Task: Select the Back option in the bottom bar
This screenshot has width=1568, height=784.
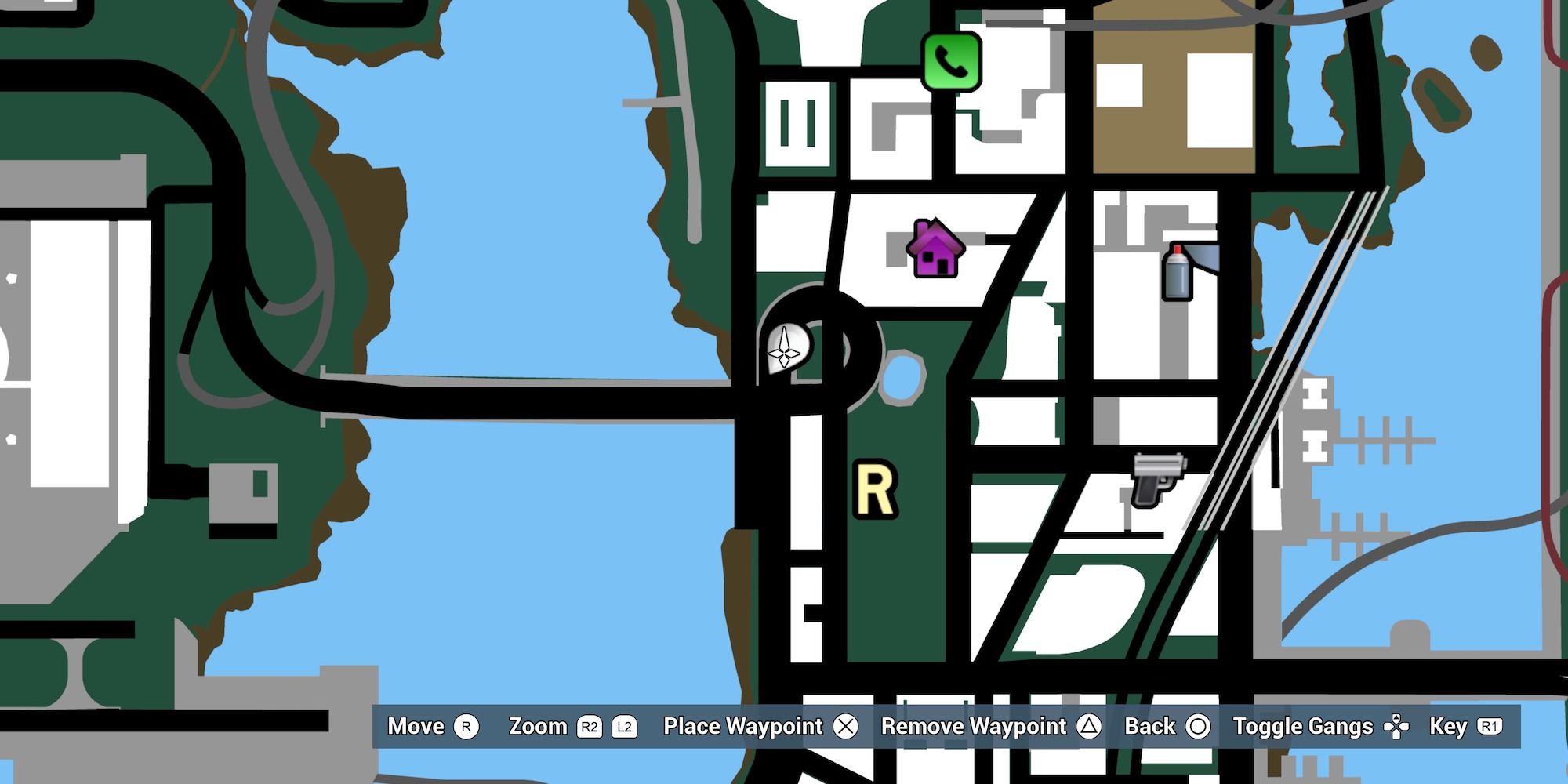Action: [x=1149, y=727]
